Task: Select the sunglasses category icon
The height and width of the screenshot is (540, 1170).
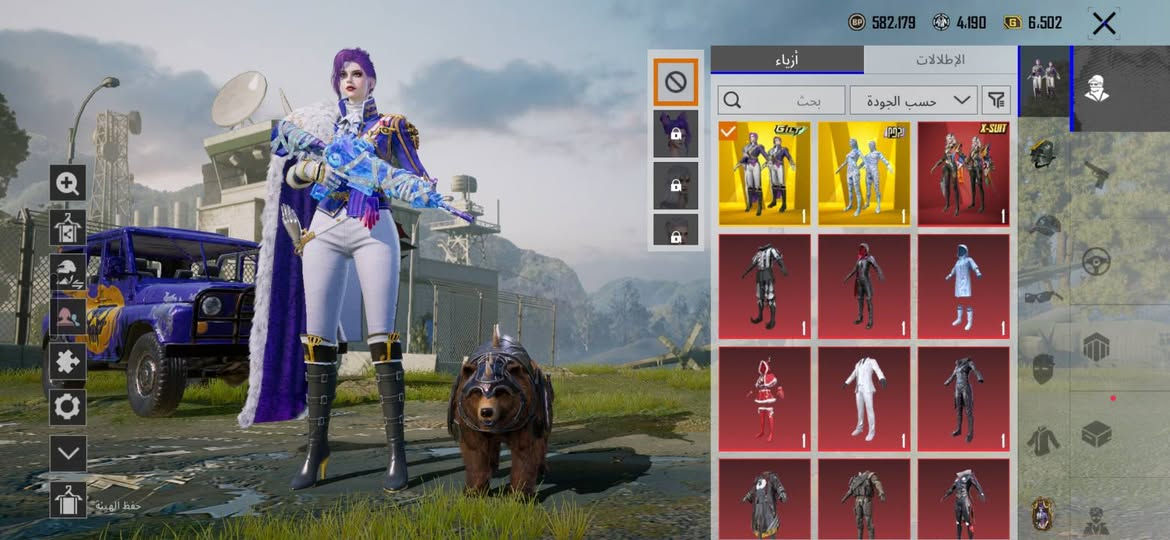Action: click(x=1043, y=297)
